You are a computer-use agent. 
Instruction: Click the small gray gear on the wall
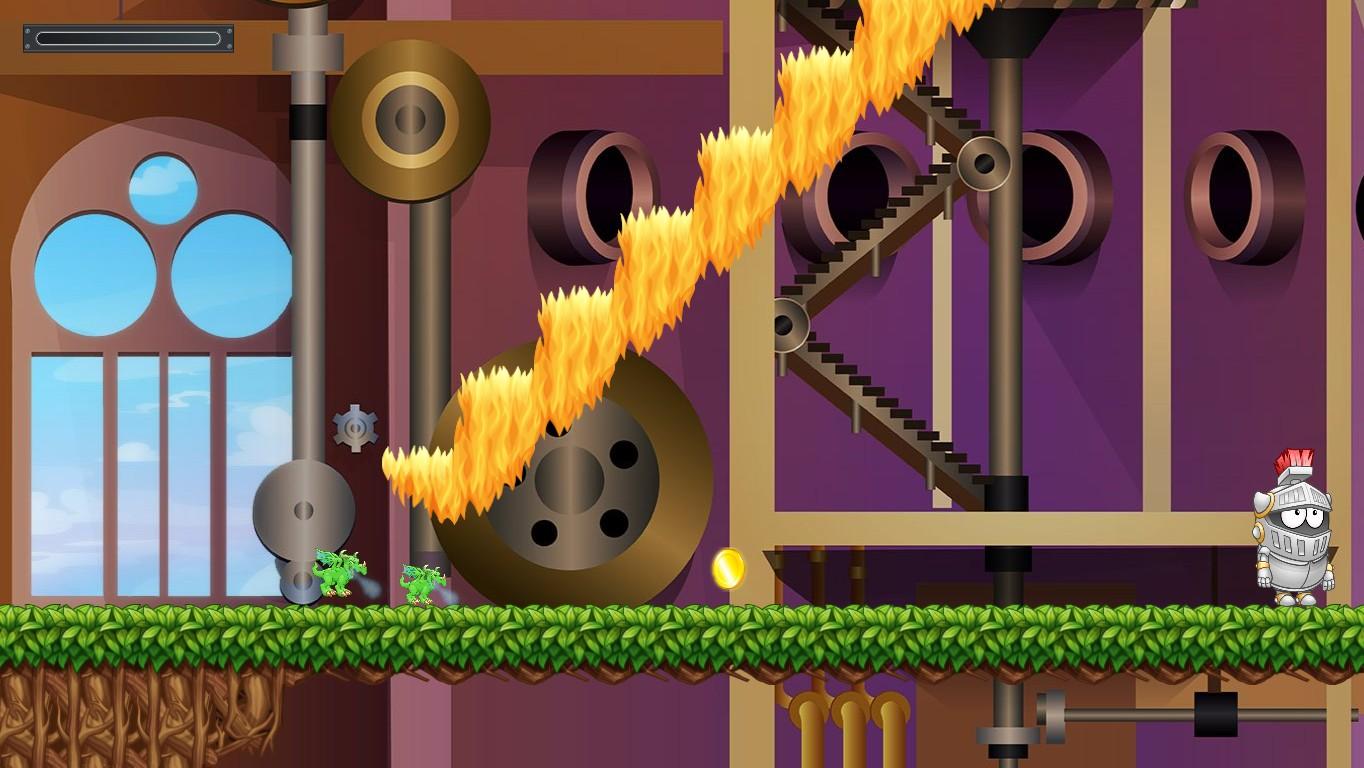[x=355, y=427]
